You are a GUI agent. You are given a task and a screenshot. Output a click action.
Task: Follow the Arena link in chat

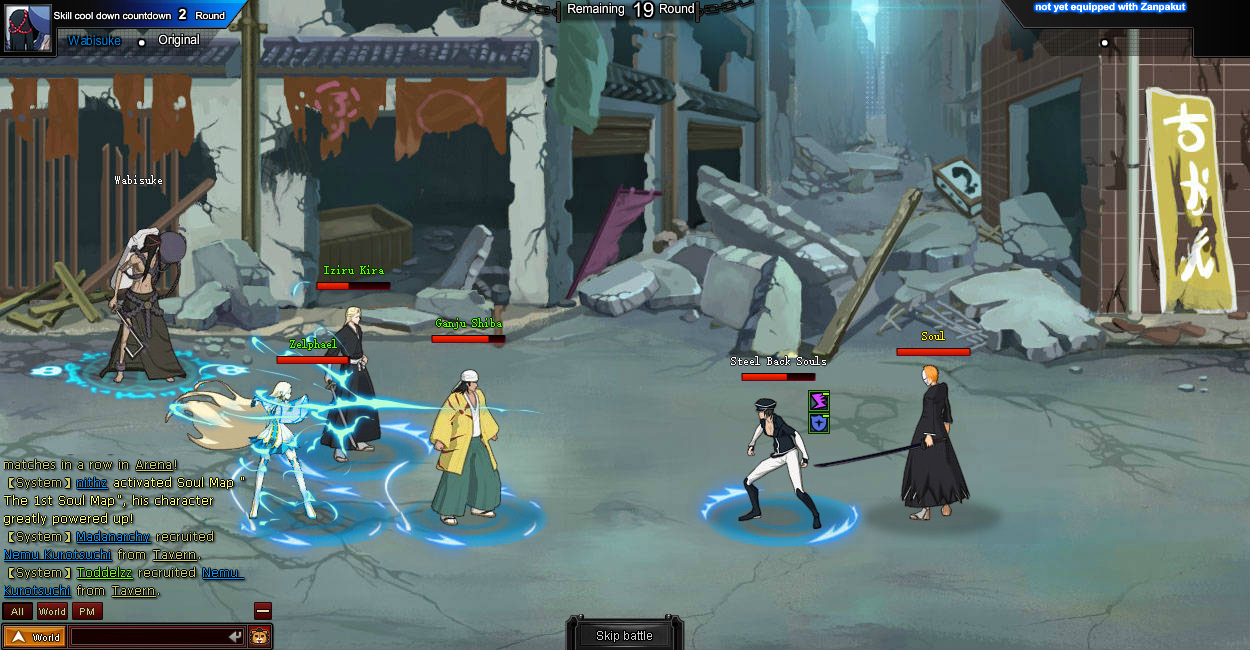point(154,465)
